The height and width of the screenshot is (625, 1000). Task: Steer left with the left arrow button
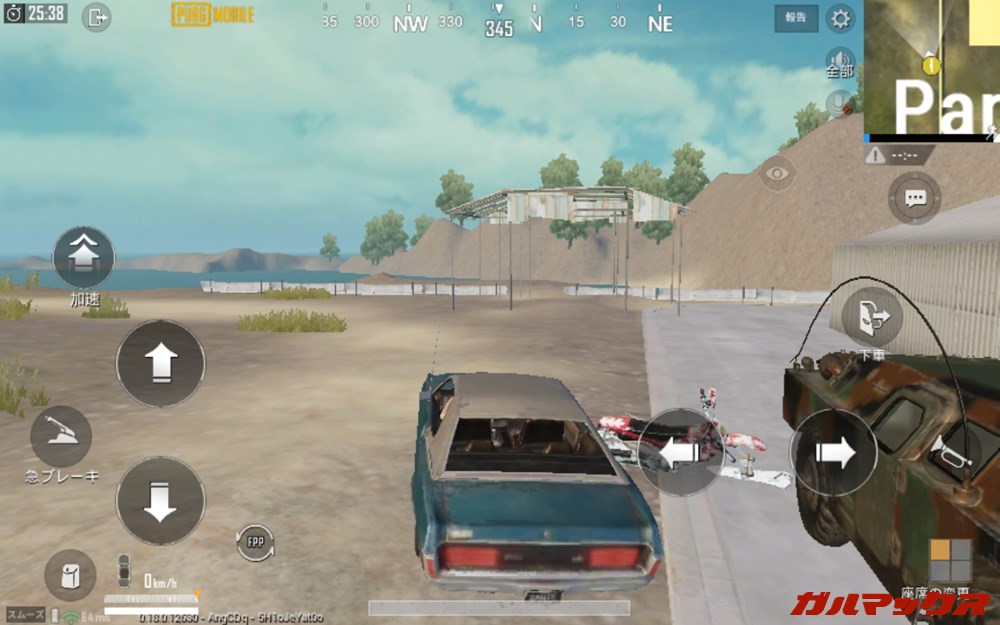679,452
